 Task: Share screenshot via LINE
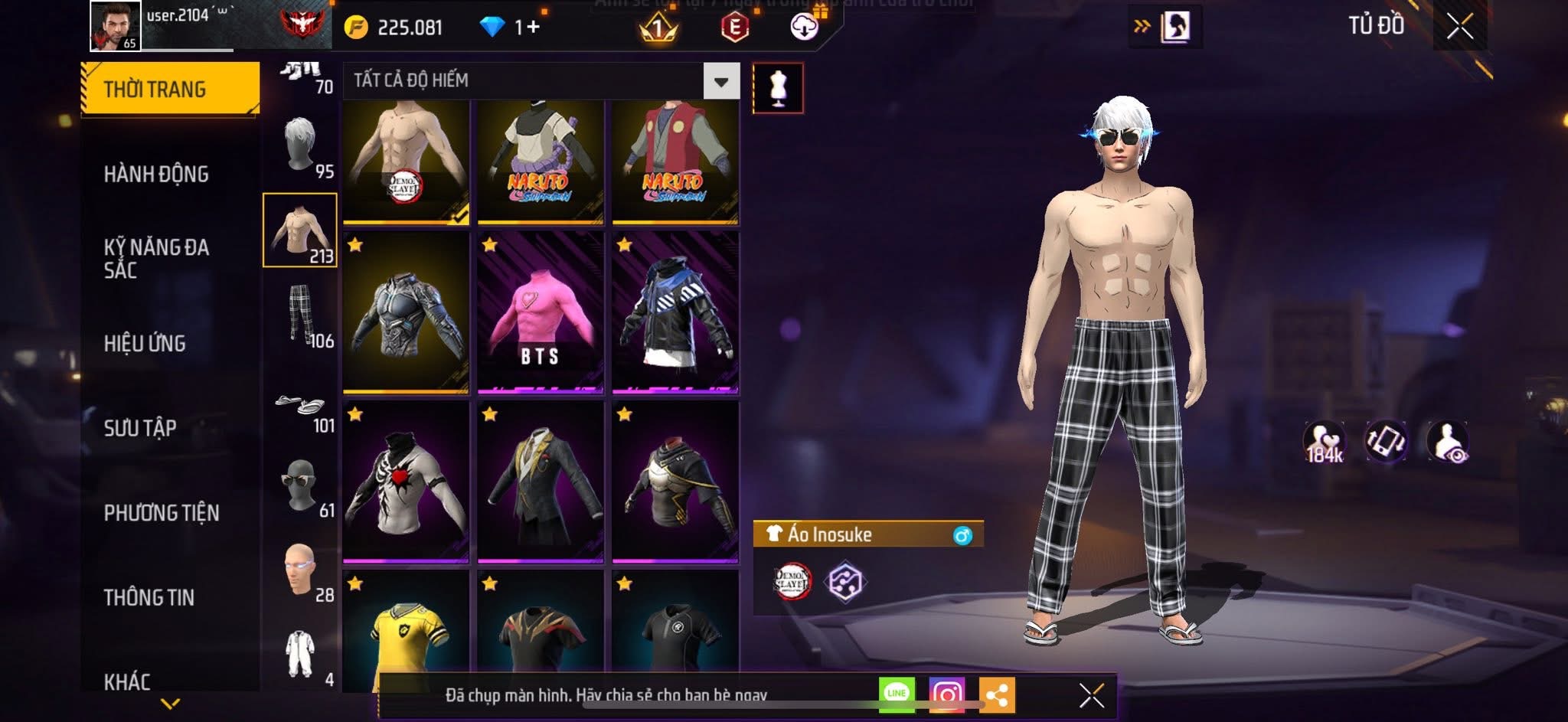[897, 694]
